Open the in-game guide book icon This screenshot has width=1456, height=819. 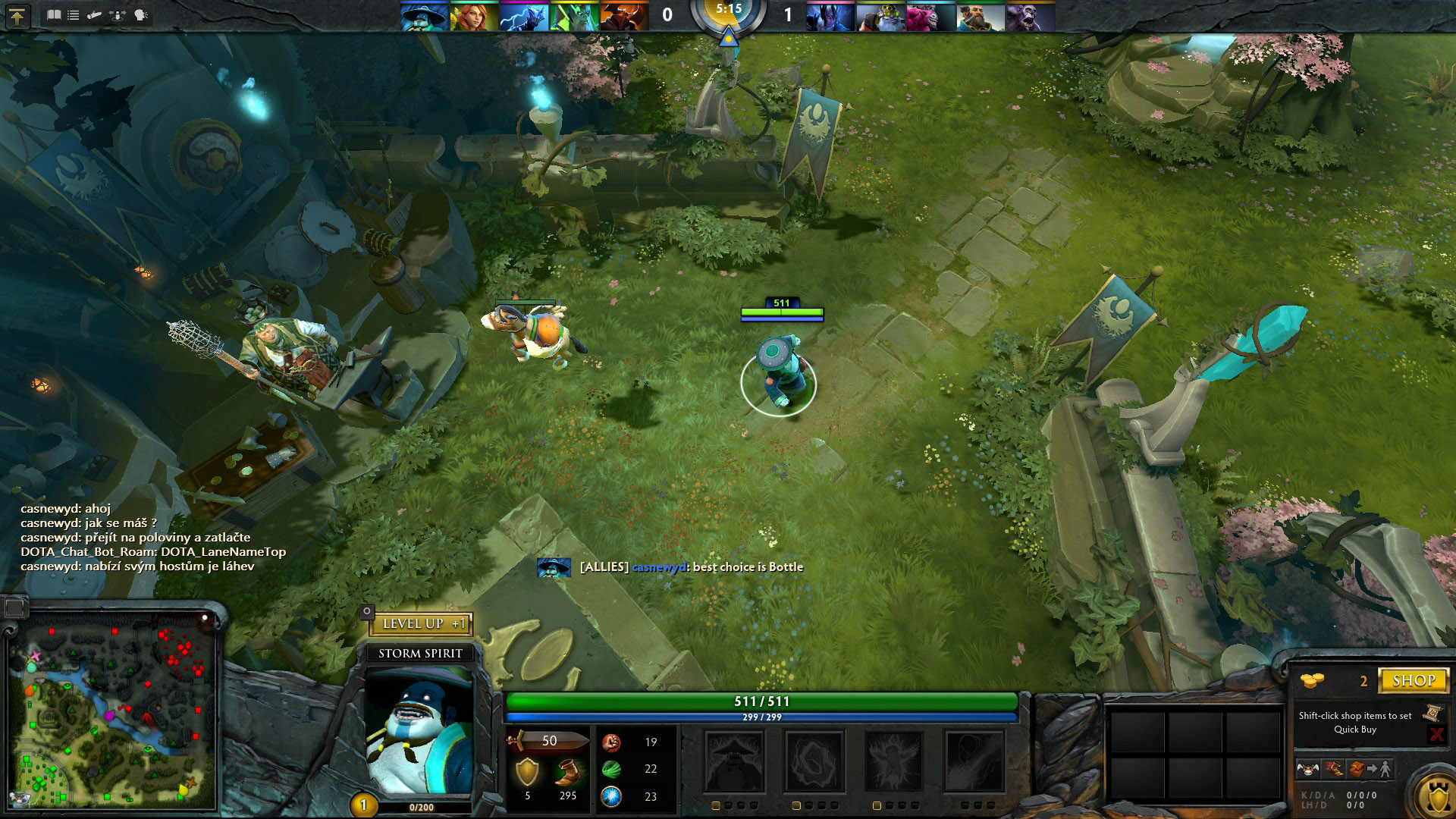pyautogui.click(x=55, y=14)
